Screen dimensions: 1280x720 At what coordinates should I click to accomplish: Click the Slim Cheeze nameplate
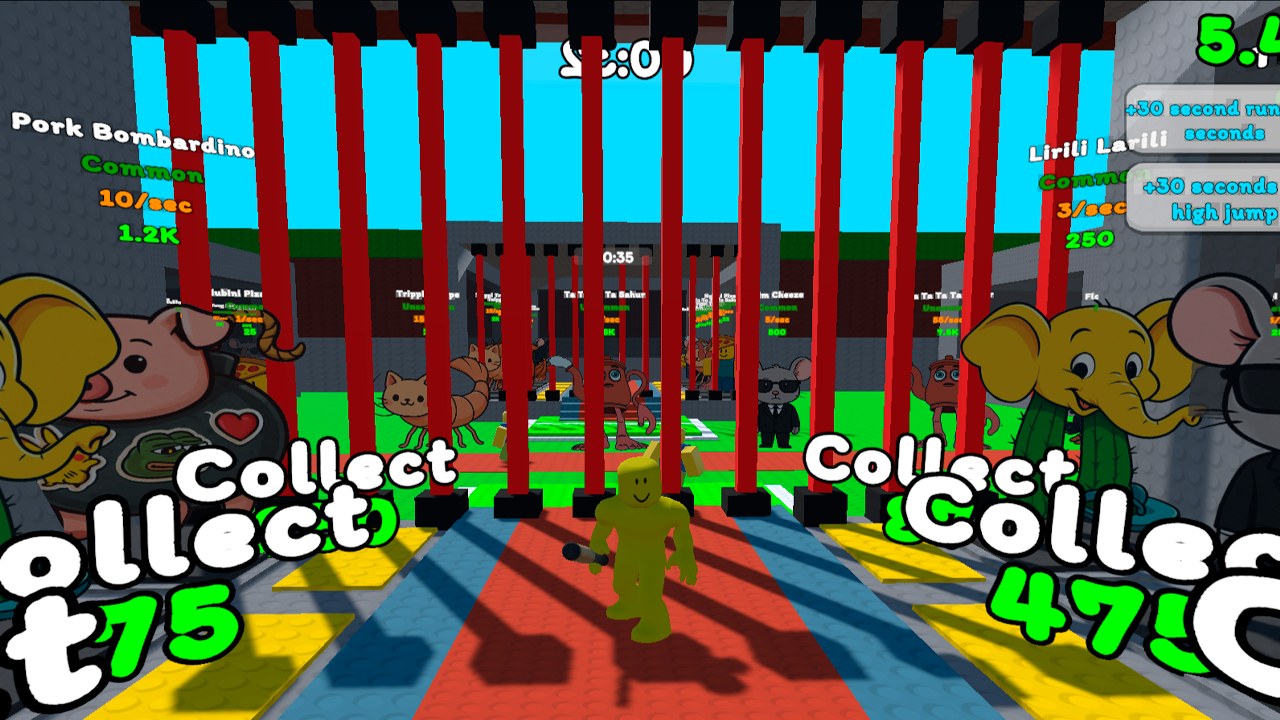tap(780, 292)
